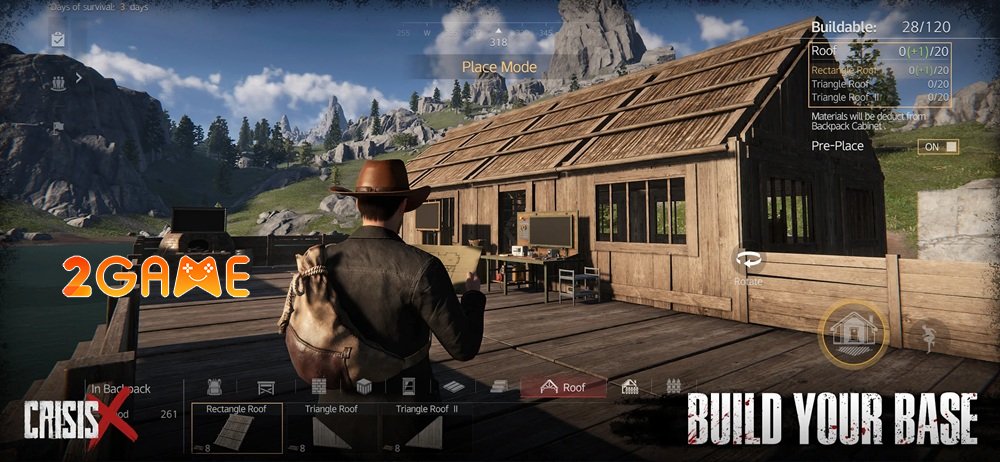Open the clipboard task list icon
The image size is (1000, 462).
point(58,39)
